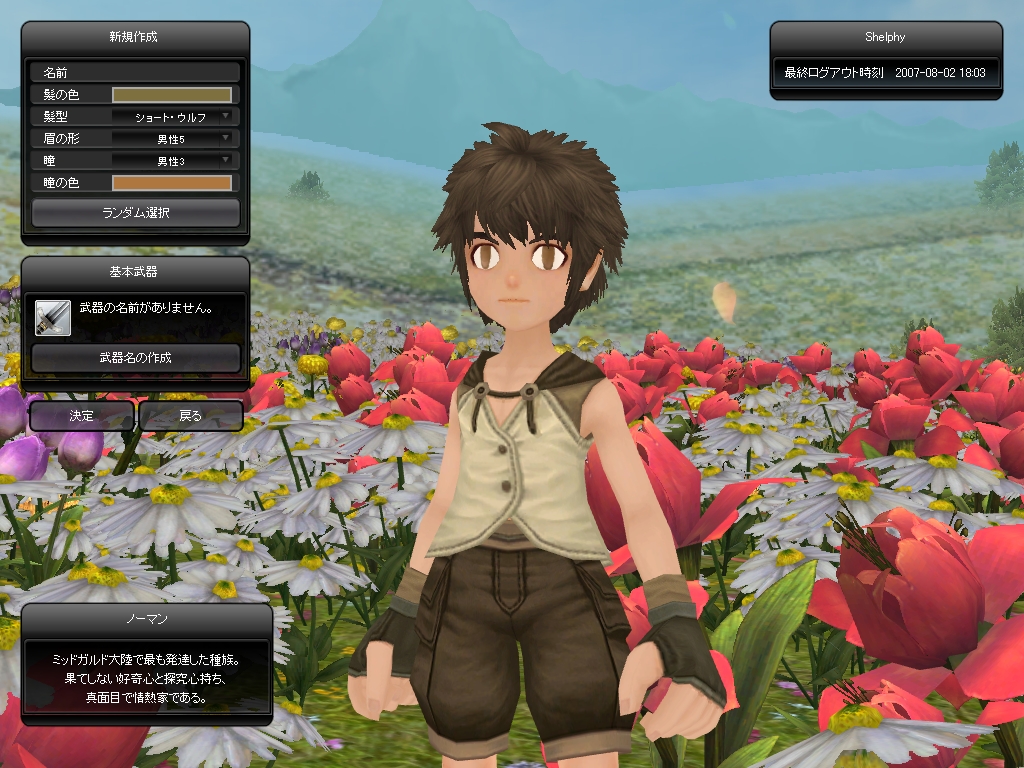Choose the eye color swatch (瞳の色)
The width and height of the screenshot is (1024, 768).
[x=172, y=183]
